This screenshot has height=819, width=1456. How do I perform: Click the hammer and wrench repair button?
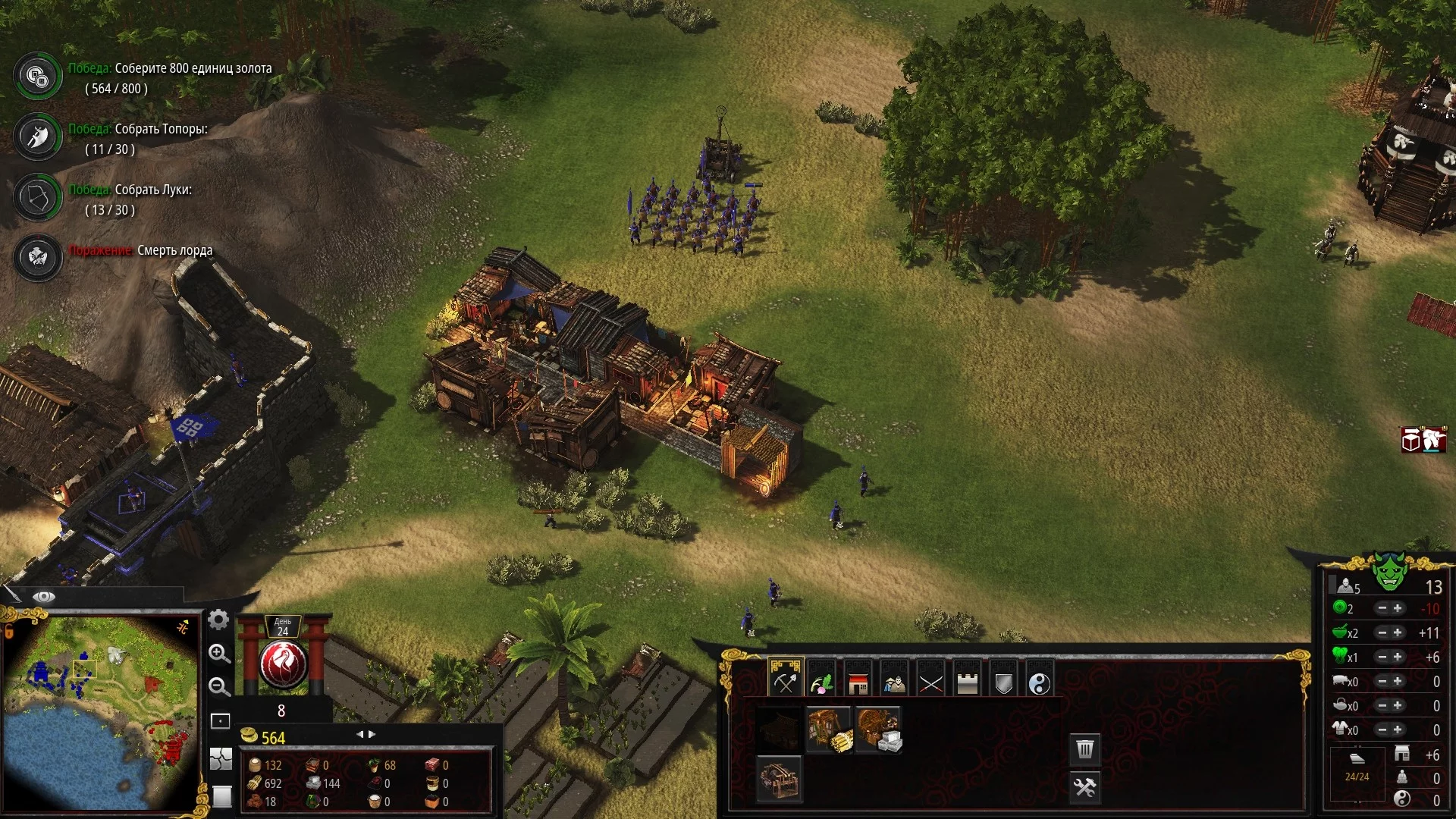point(1085,787)
